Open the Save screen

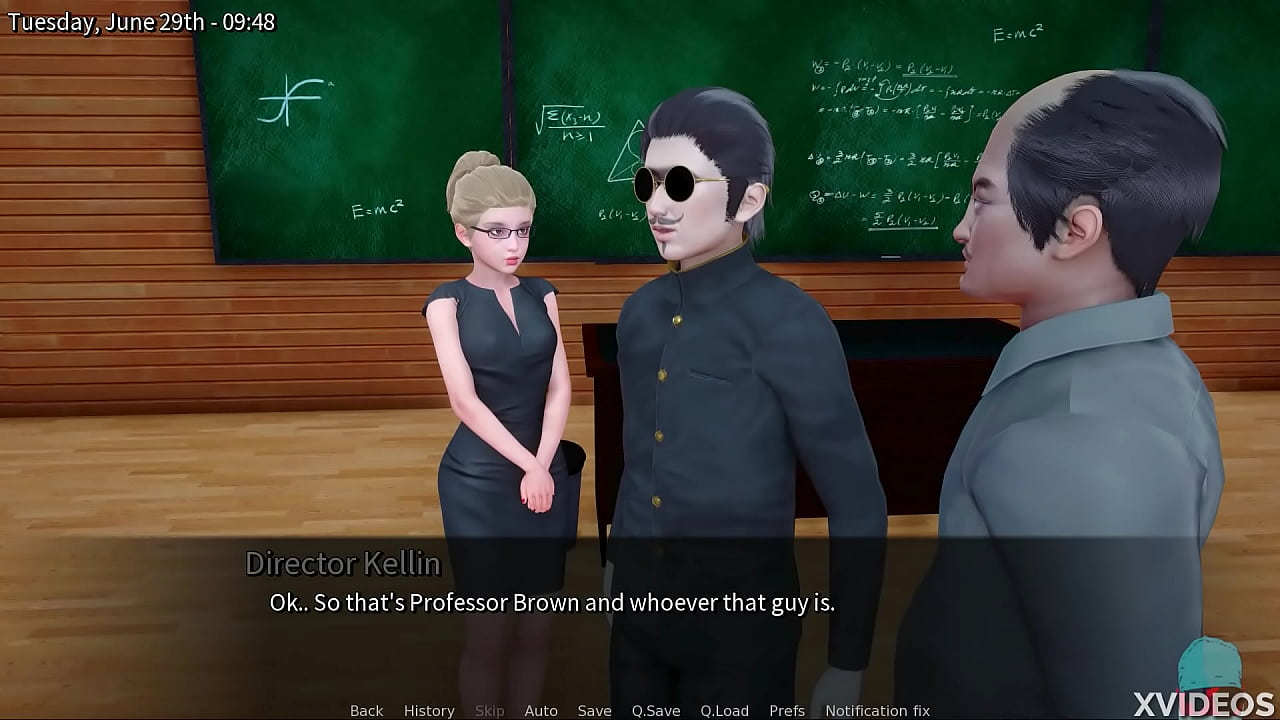pos(595,710)
